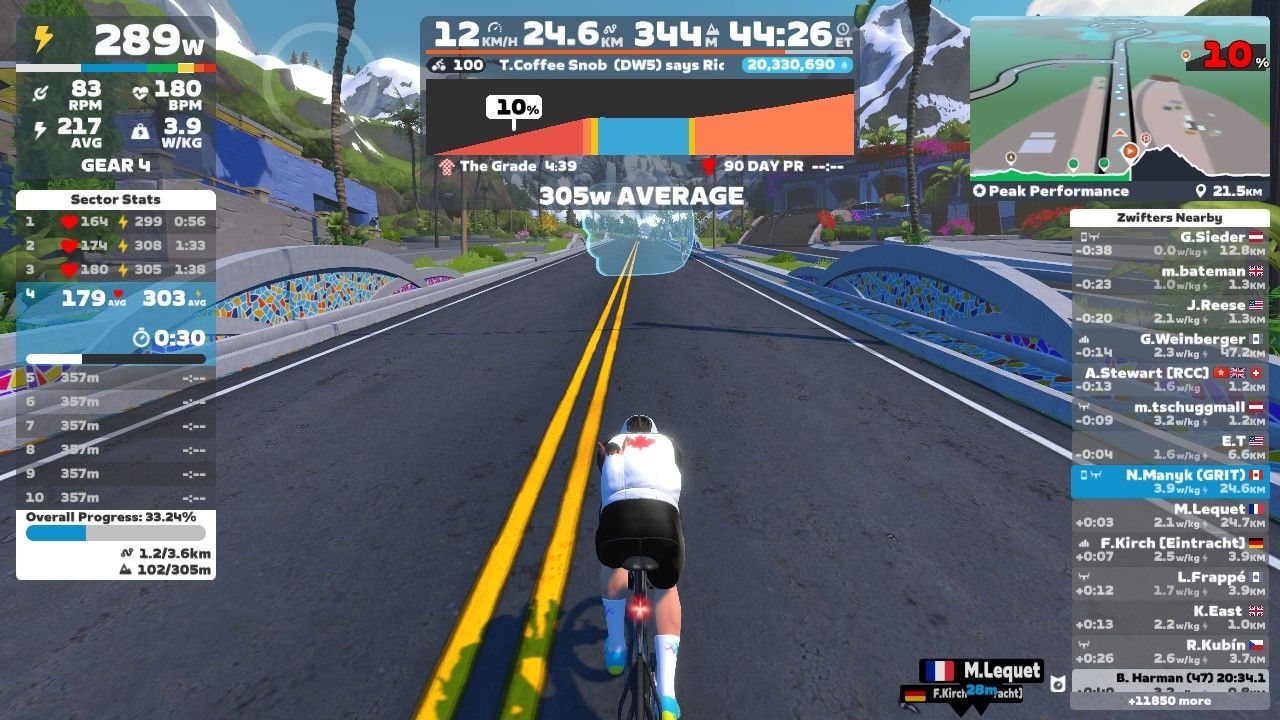Click The Grade elevation profile graph

(x=640, y=120)
